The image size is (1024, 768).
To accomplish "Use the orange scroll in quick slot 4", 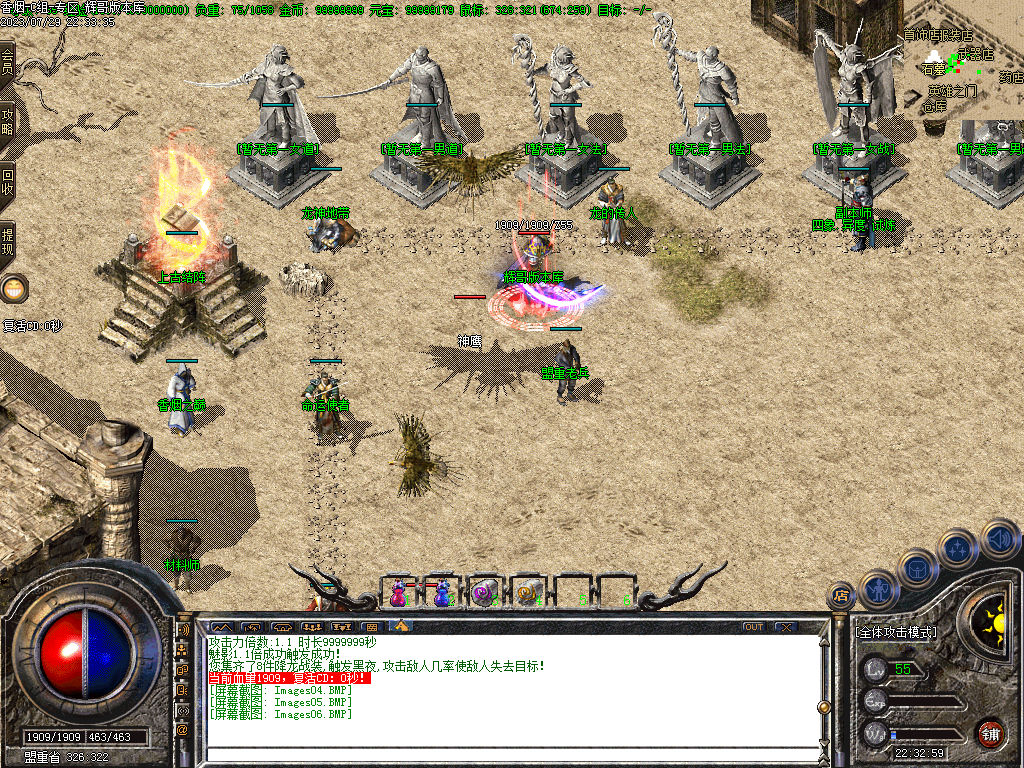I will 528,592.
